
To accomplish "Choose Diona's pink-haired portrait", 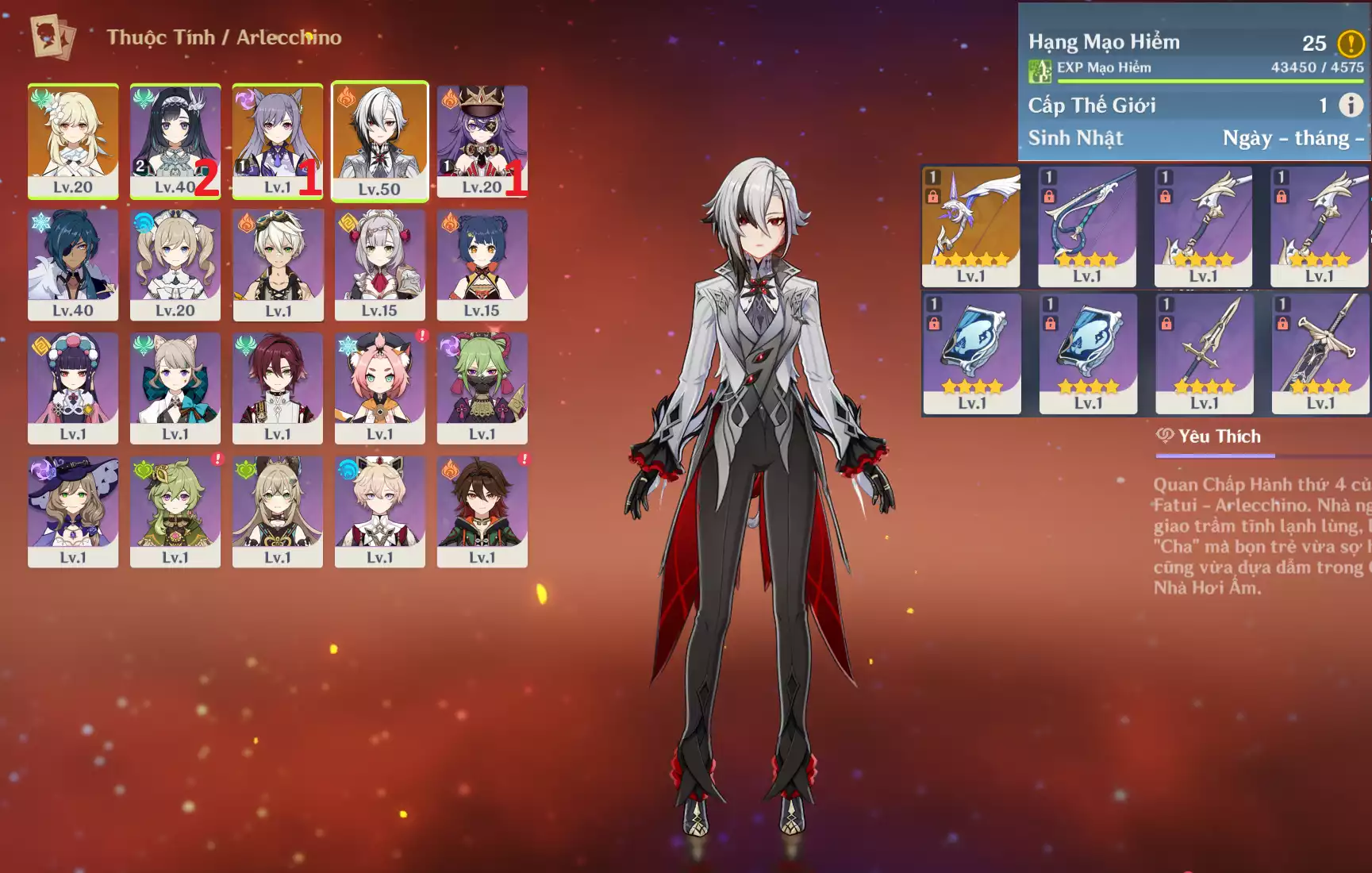I will [x=379, y=388].
